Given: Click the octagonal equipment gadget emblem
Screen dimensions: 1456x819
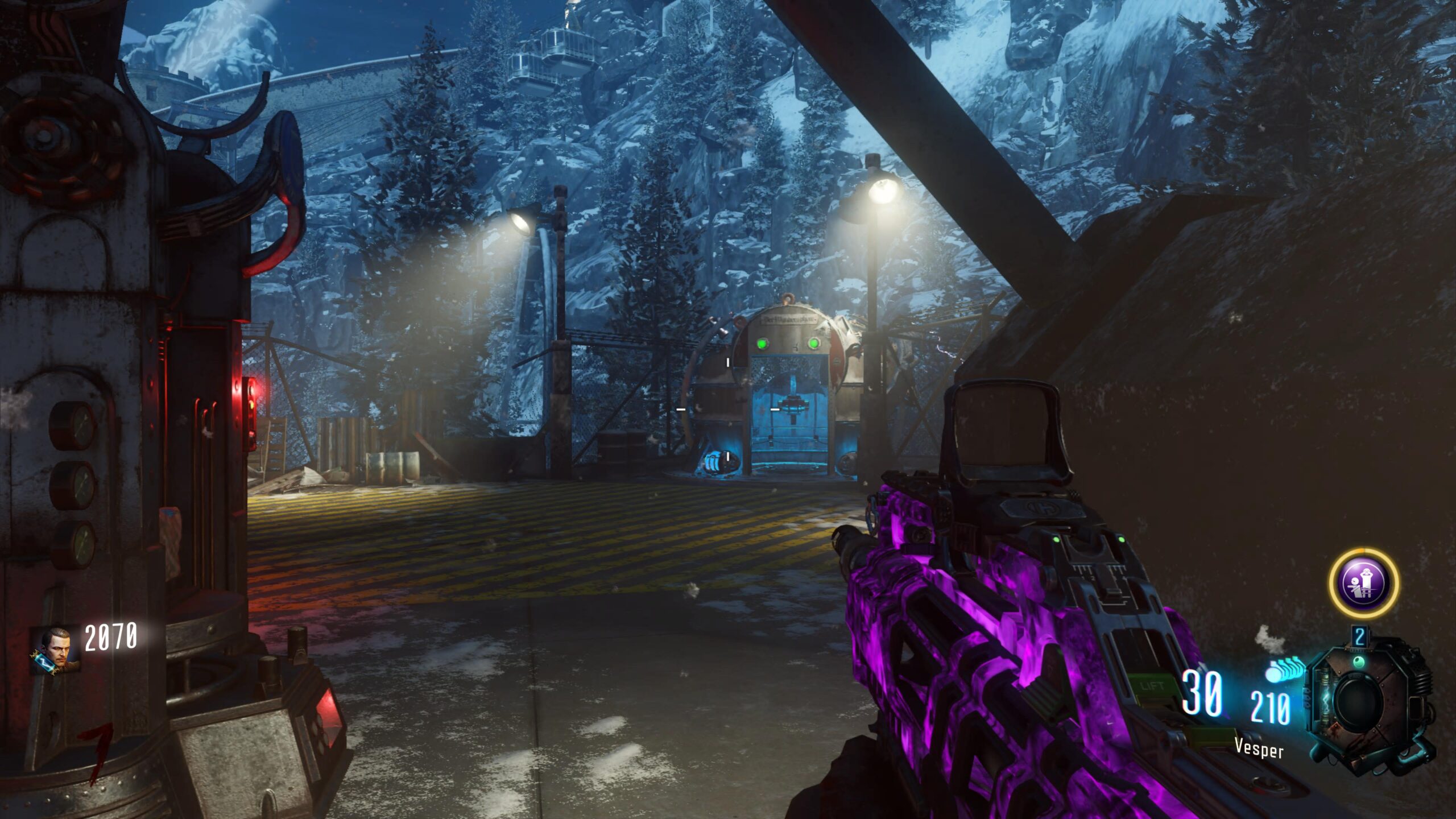Looking at the screenshot, I should [1360, 703].
